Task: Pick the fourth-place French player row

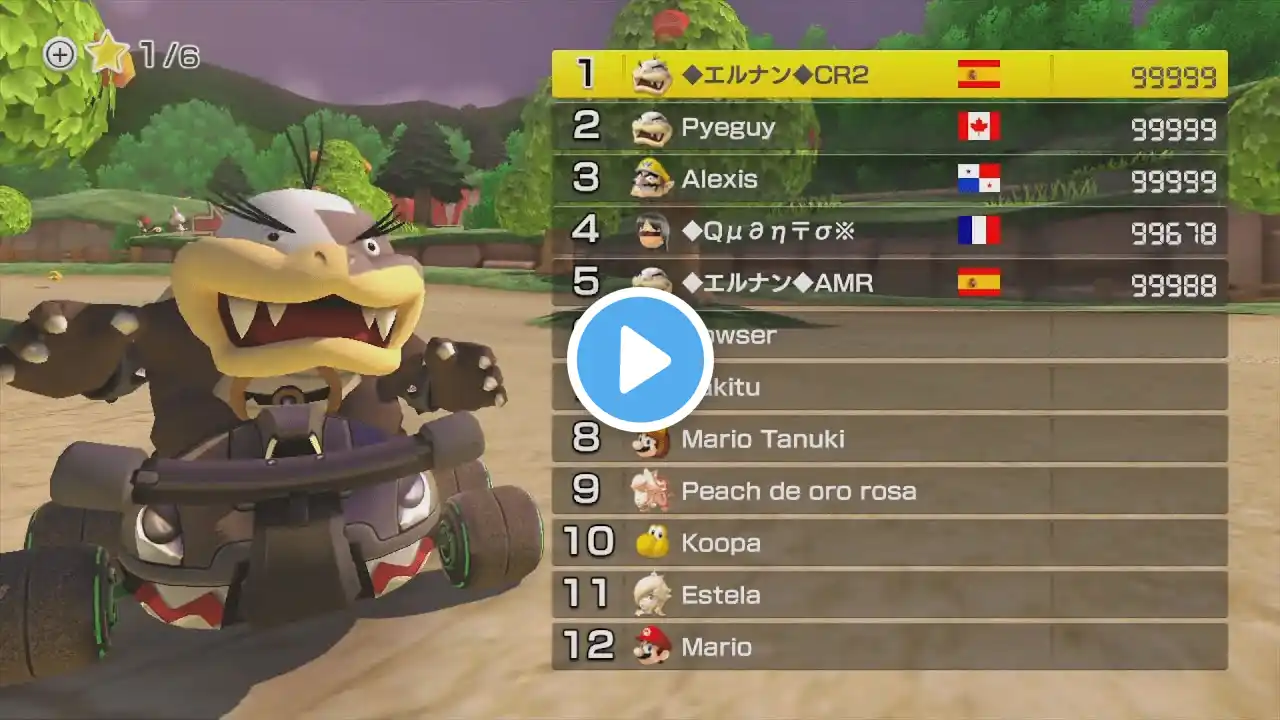Action: pos(889,232)
